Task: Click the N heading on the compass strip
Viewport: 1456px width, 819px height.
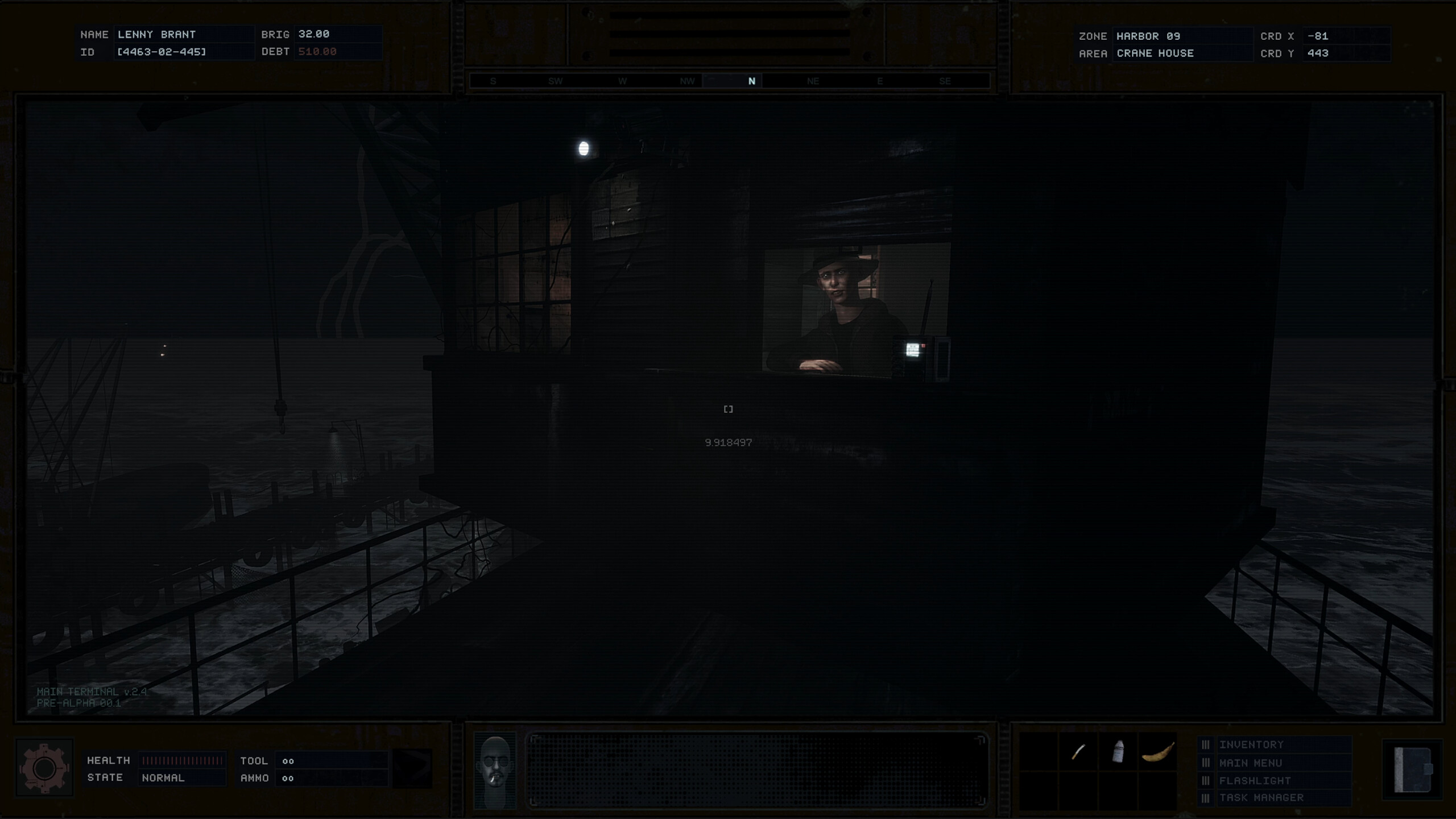Action: (x=751, y=81)
